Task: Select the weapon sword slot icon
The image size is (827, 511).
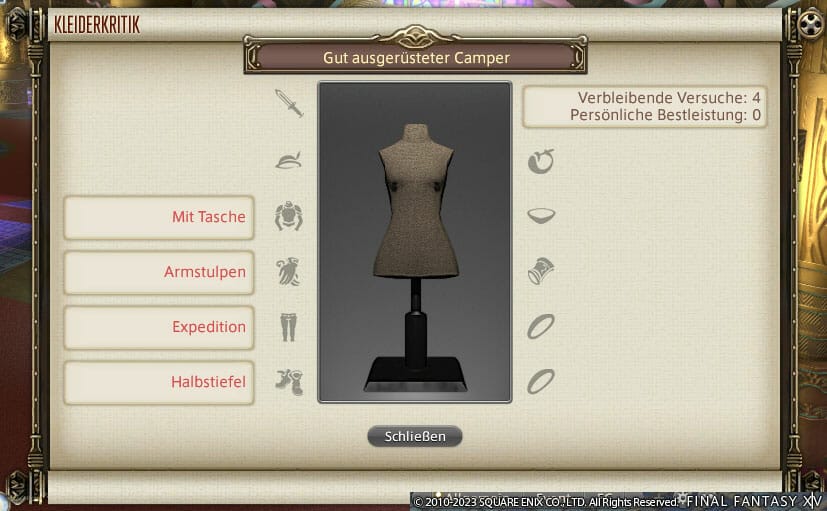Action: tap(289, 103)
